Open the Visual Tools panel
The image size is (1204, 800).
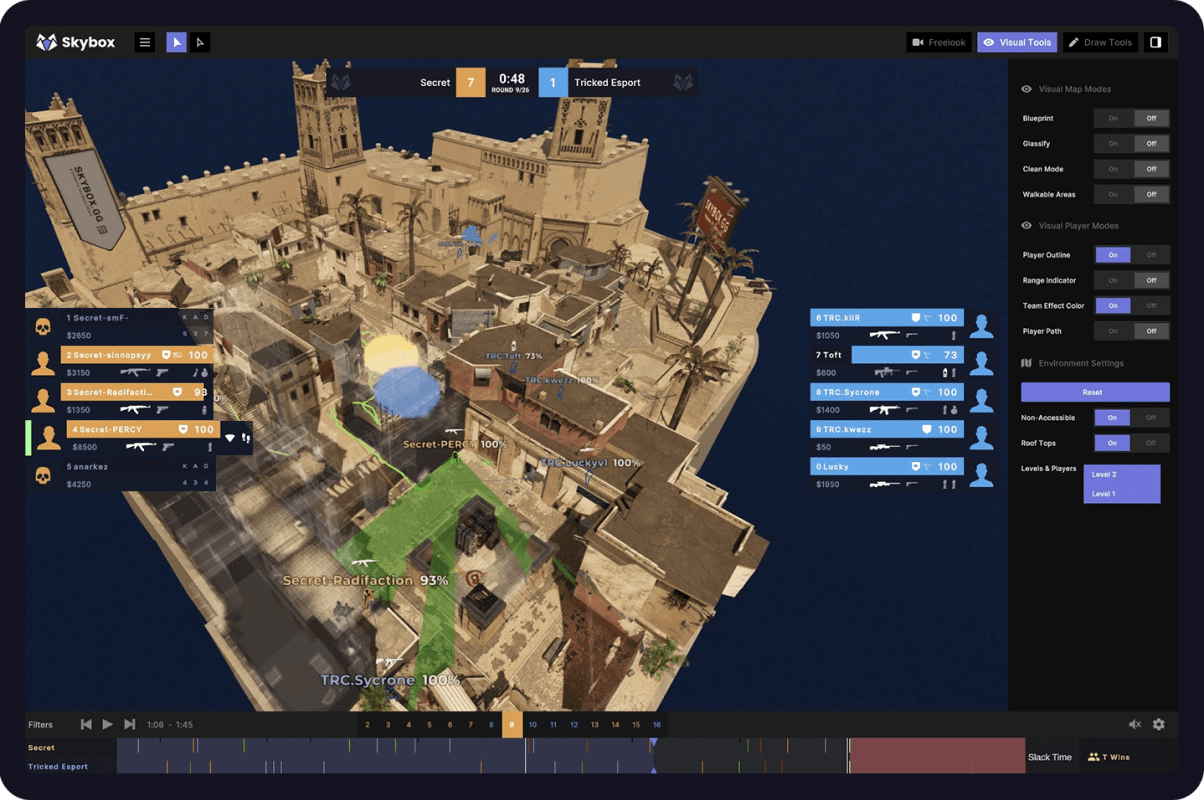(1017, 42)
